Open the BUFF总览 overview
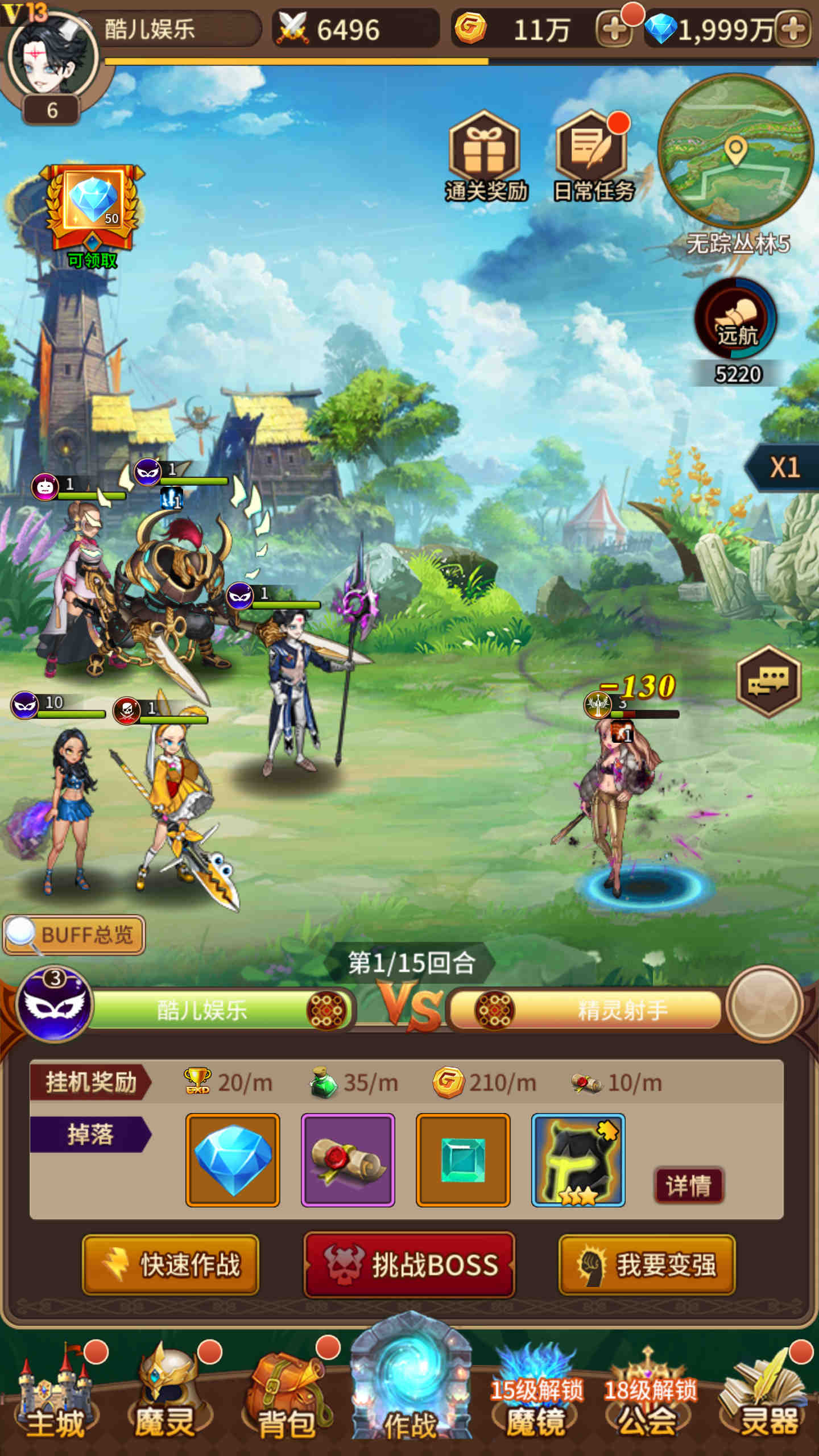 coord(75,934)
